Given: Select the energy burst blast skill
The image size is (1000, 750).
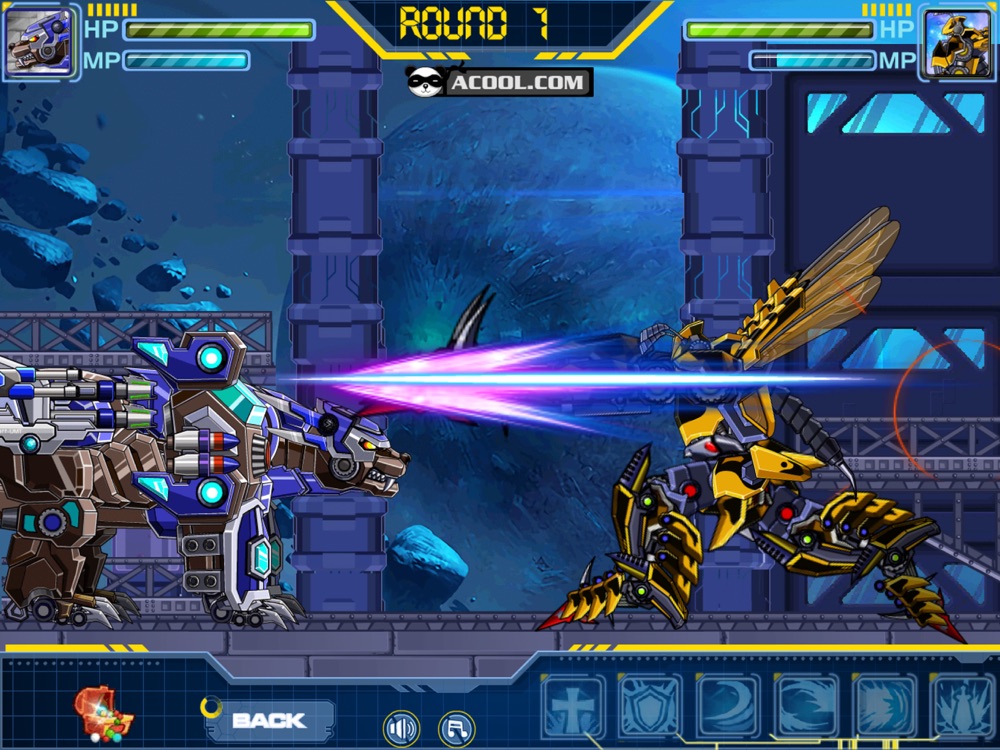Looking at the screenshot, I should click(x=884, y=706).
